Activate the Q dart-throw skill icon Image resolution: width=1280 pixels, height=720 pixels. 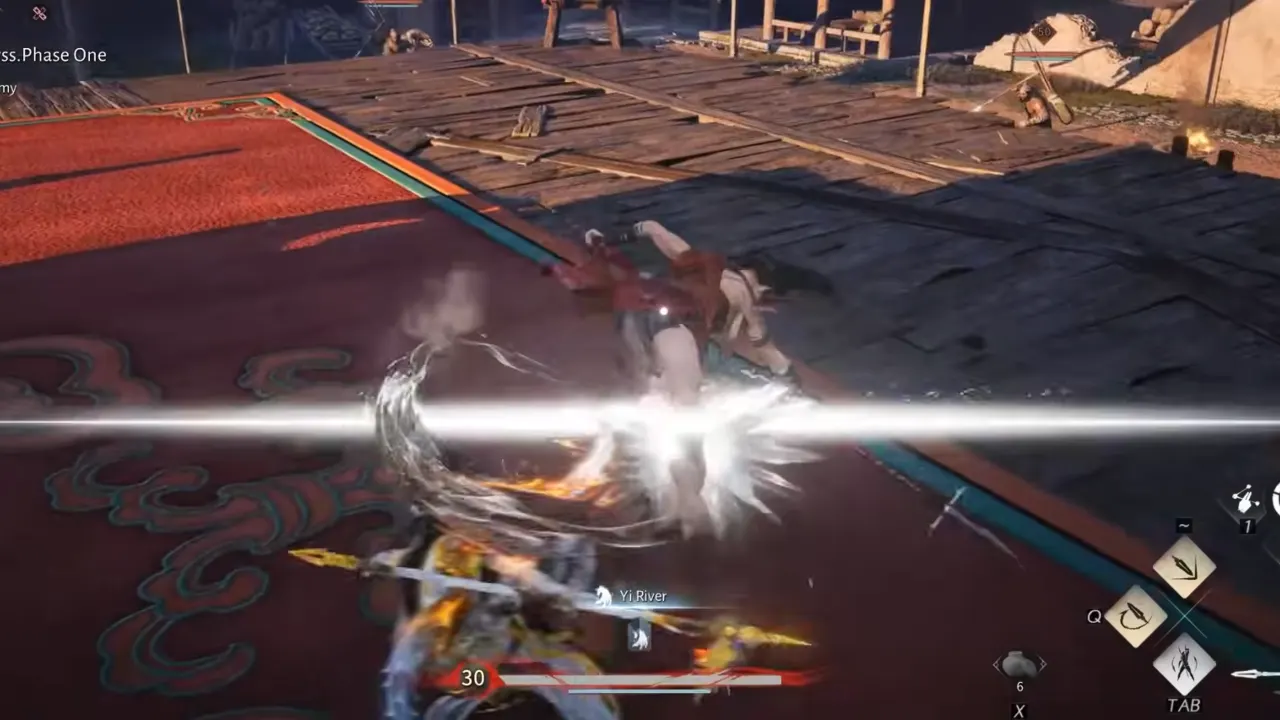(x=1135, y=615)
